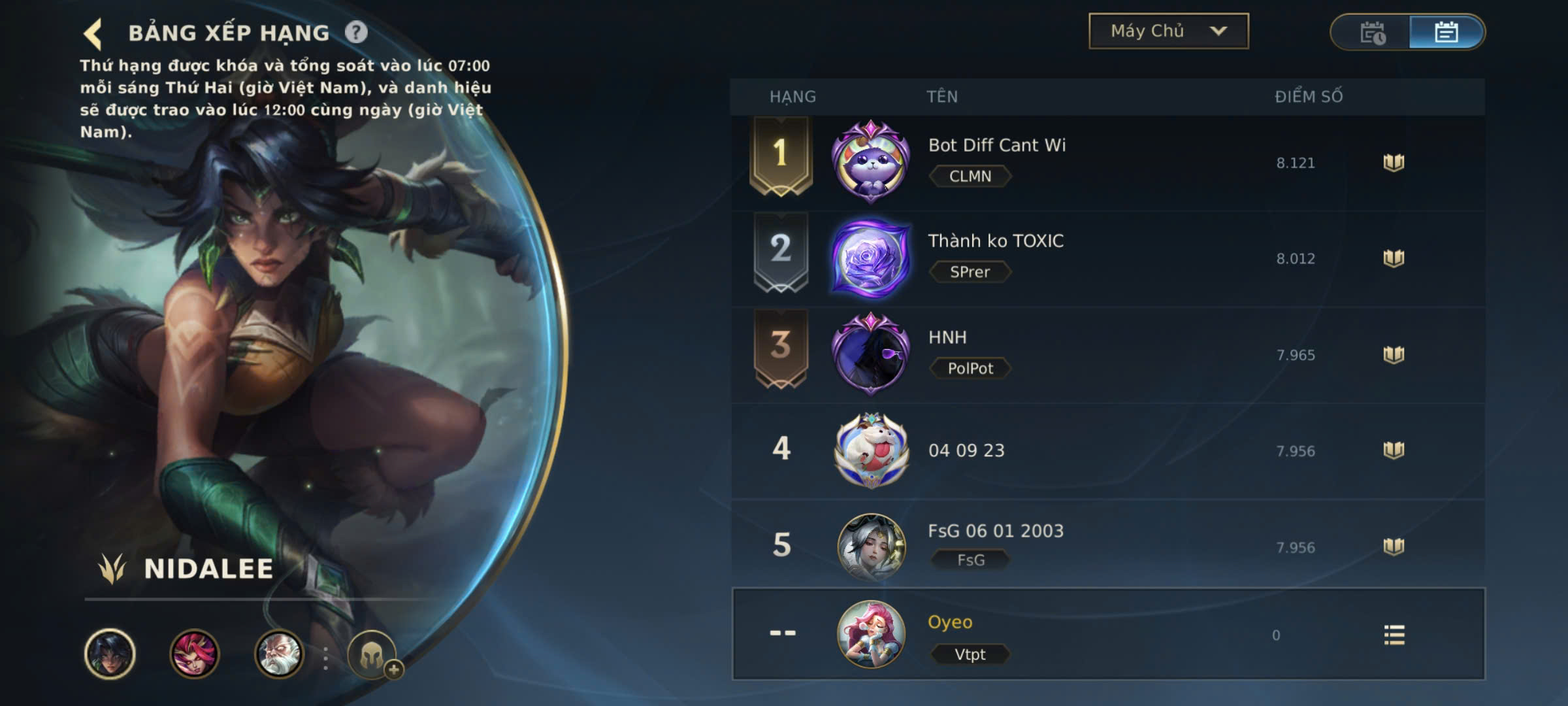Select the Nidalee champion portrait
Screen dimensions: 1568x706
(x=110, y=653)
